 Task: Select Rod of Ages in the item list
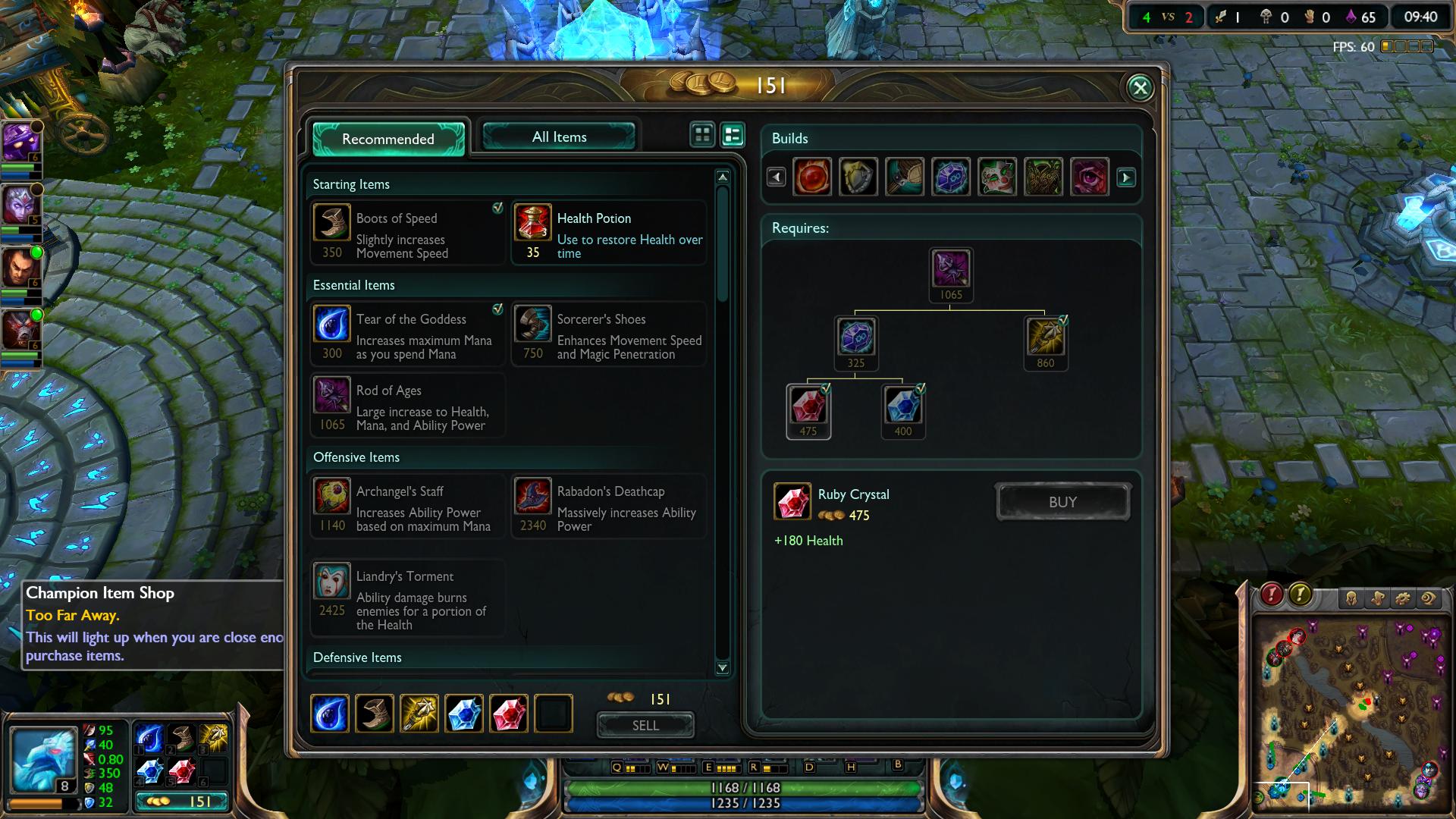tap(407, 405)
